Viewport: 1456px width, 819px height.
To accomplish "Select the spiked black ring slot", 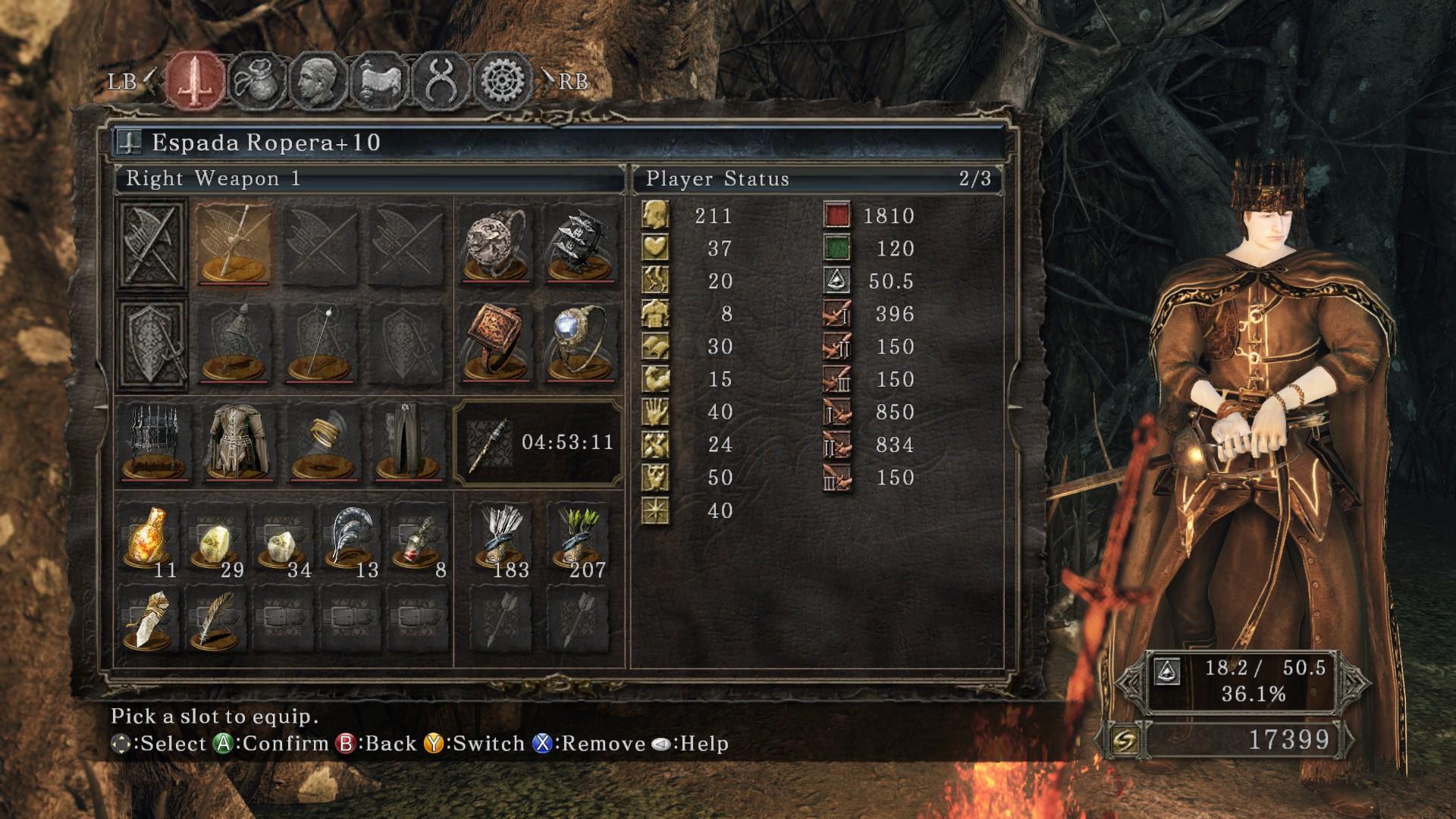I will pyautogui.click(x=580, y=243).
